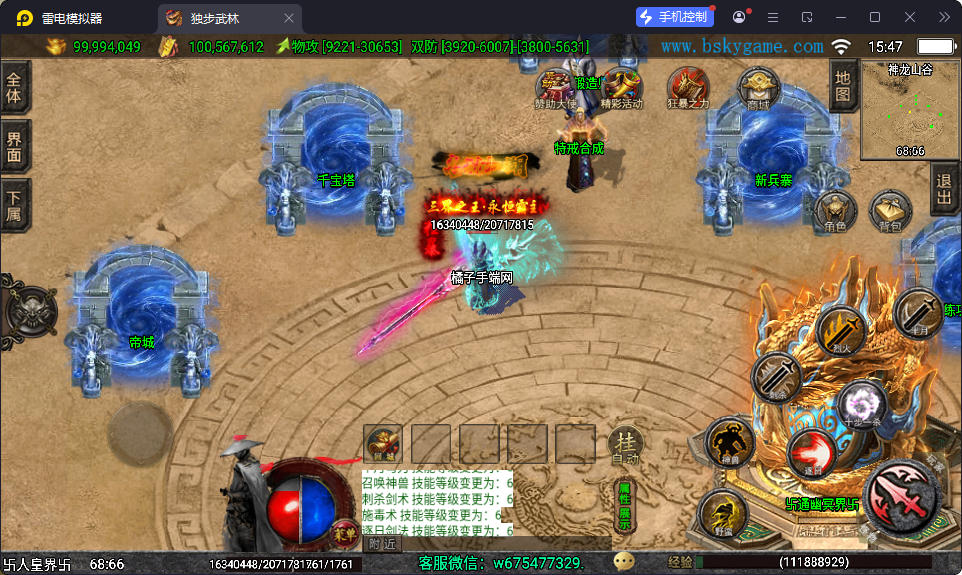Screen dimensions: 962x575
Task: Cast the 十步一杀 skill orb
Action: click(x=861, y=403)
